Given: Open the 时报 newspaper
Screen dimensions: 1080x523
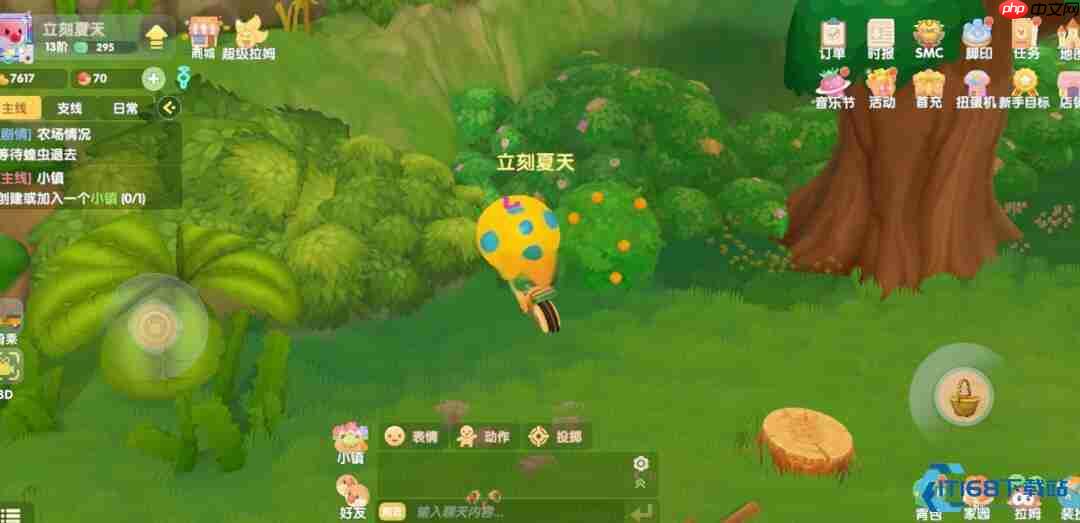Looking at the screenshot, I should [881, 40].
